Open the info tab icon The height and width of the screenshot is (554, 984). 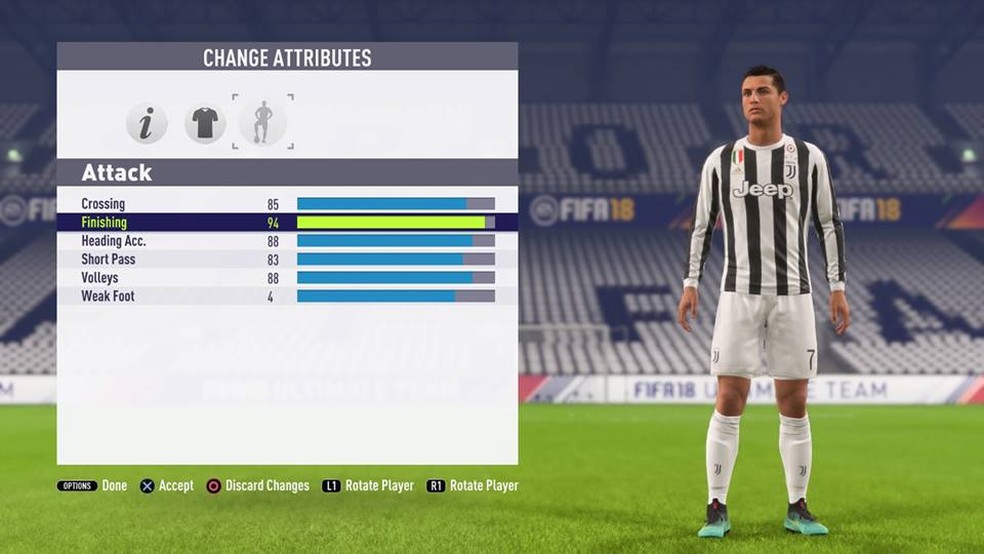pyautogui.click(x=146, y=123)
